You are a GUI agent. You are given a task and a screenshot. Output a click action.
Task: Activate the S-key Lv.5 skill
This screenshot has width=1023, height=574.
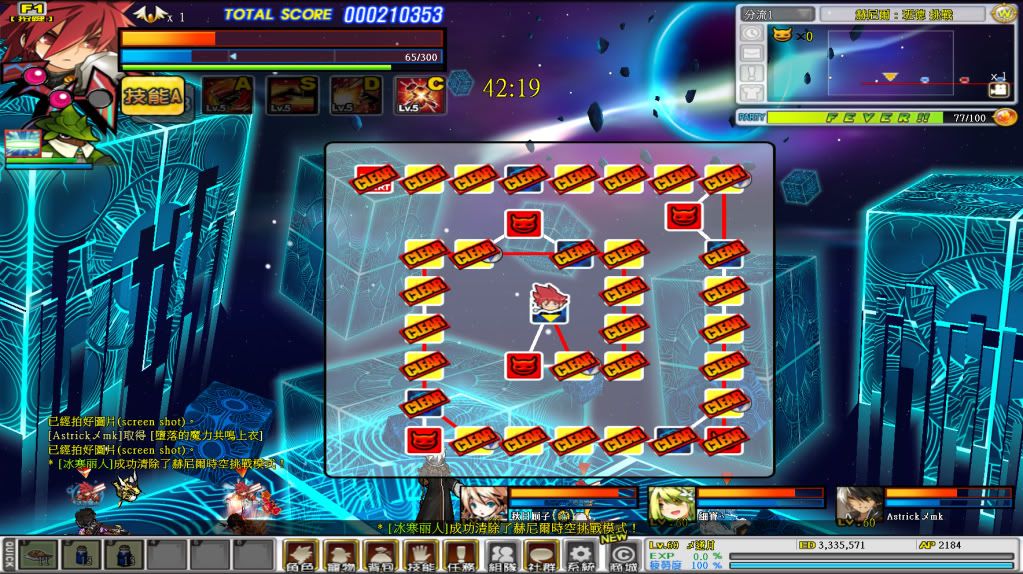[292, 95]
